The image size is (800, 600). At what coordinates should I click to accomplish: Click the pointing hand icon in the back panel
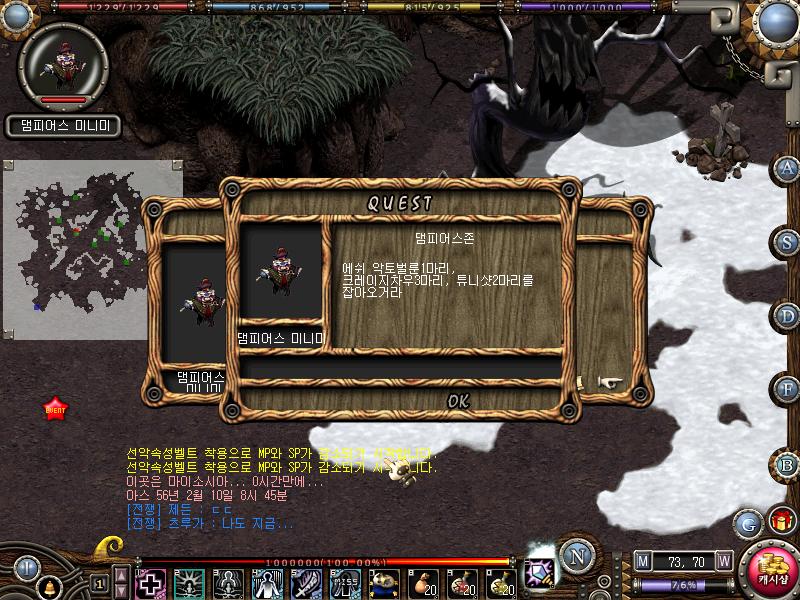pos(609,382)
